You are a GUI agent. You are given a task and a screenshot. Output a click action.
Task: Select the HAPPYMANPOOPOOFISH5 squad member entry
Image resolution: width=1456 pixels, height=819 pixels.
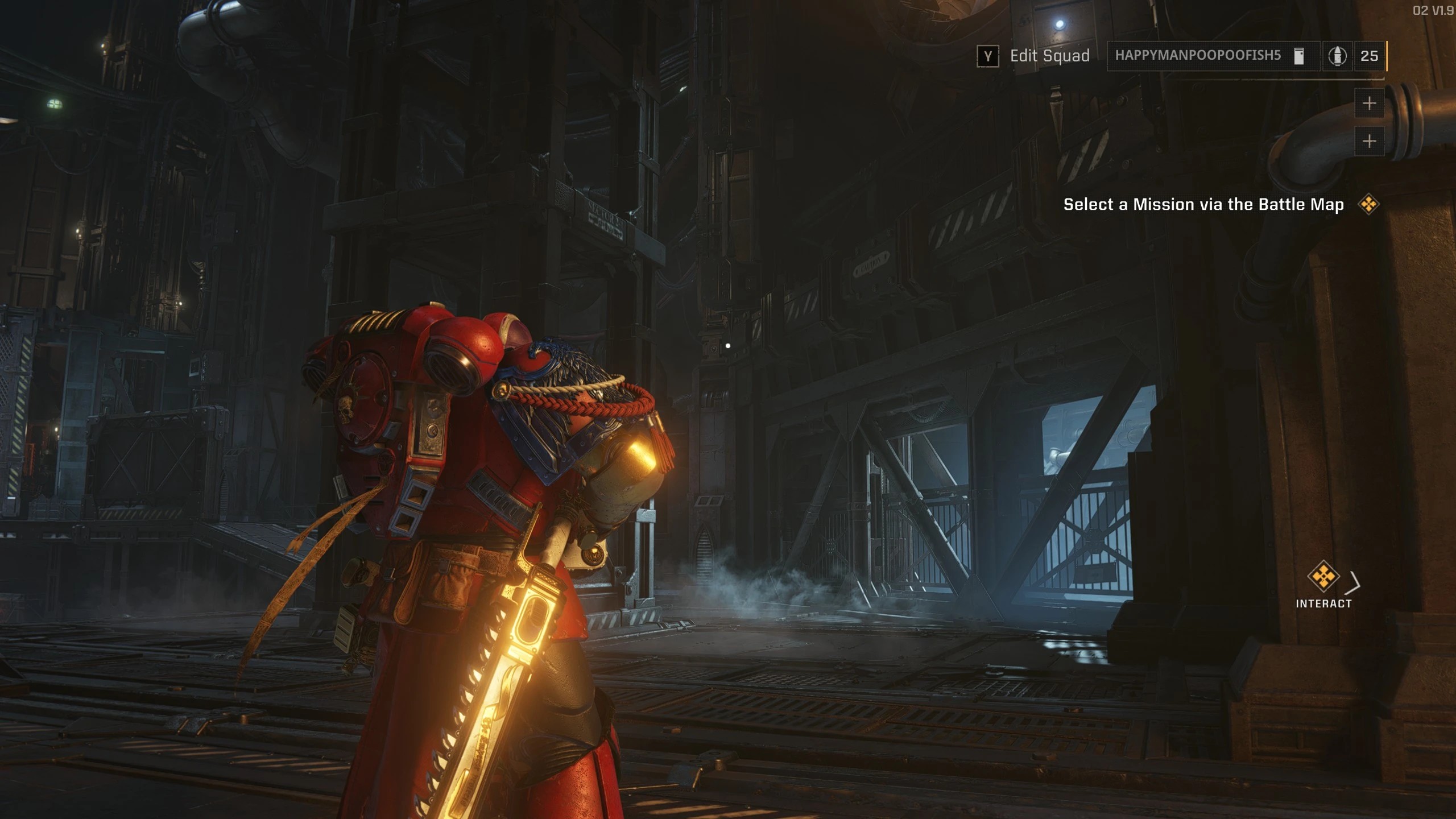tap(1197, 56)
